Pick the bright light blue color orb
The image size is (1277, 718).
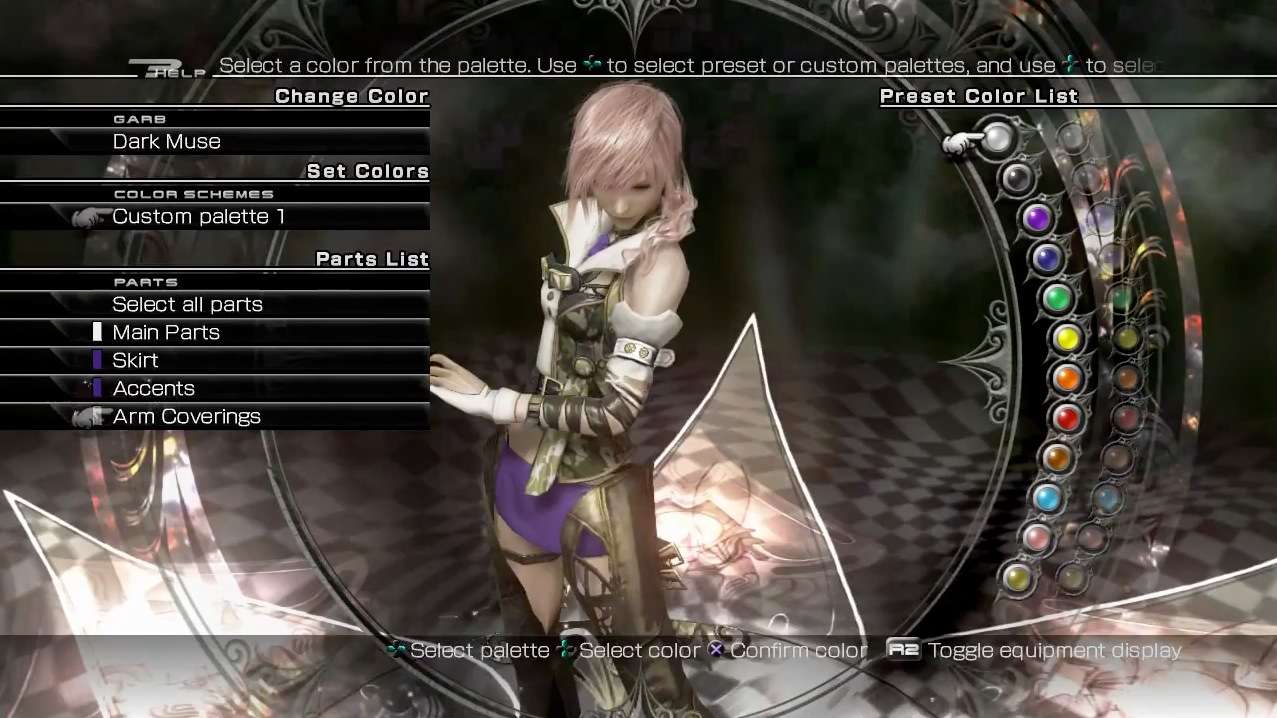pos(1047,497)
